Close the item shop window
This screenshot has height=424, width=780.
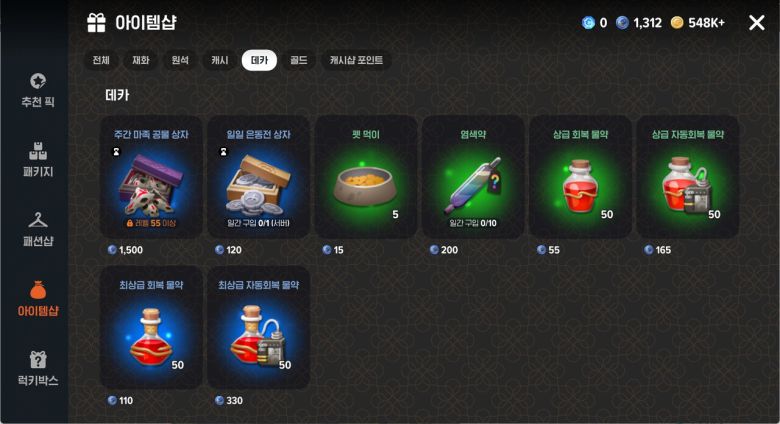coord(756,22)
